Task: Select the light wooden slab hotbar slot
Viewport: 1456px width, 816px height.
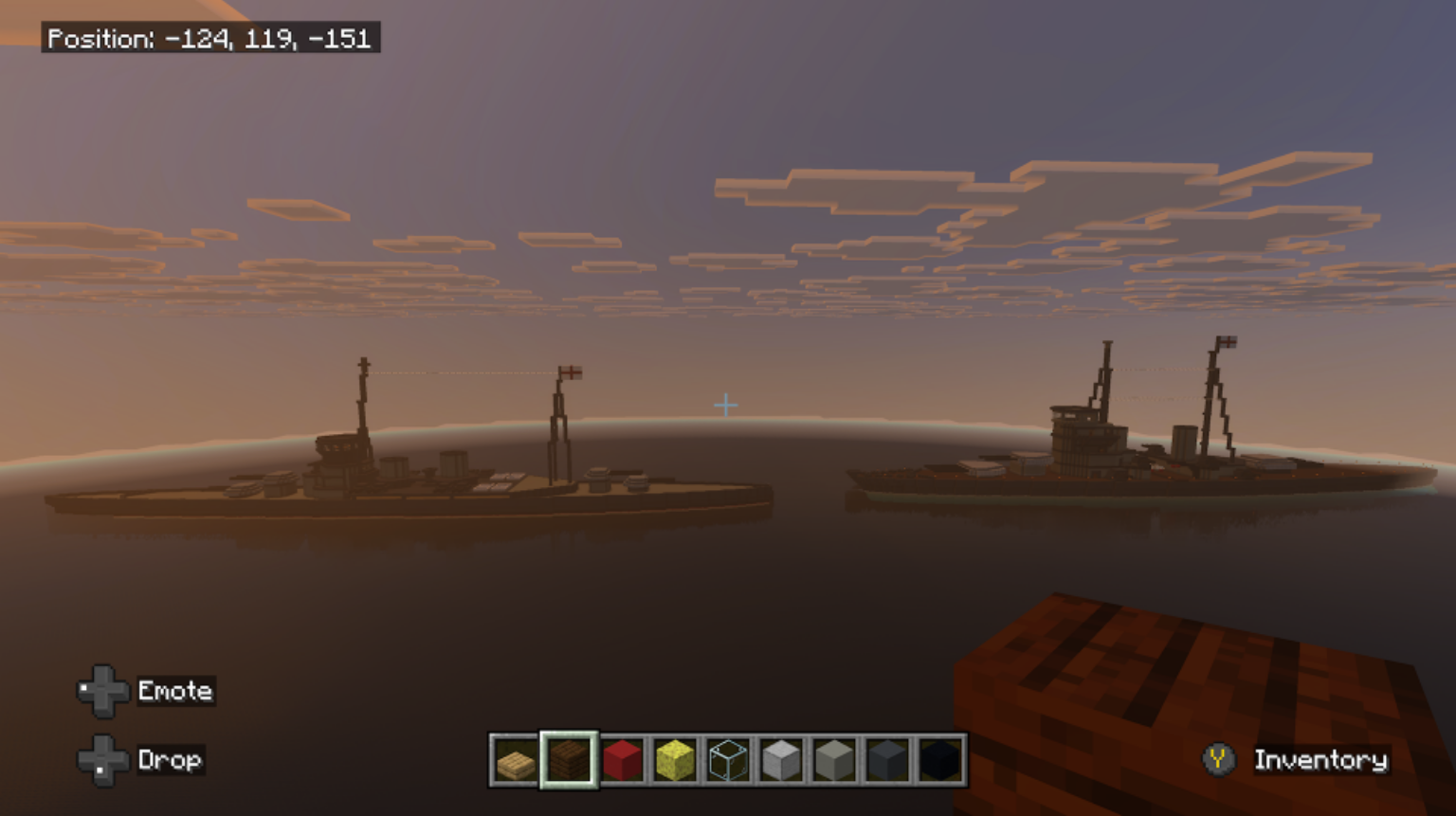Action: pyautogui.click(x=515, y=760)
